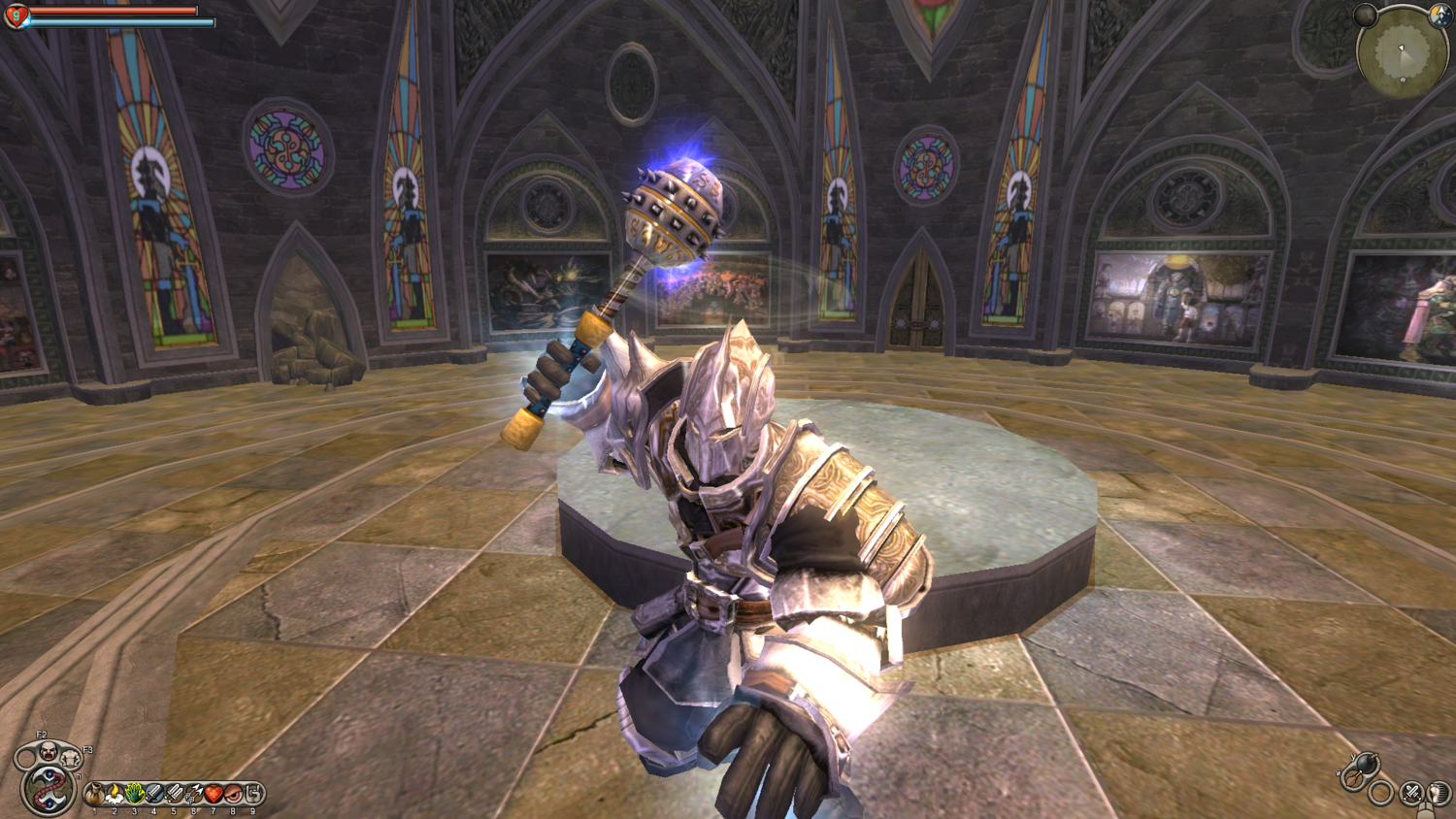Viewport: 1456px width, 819px height.
Task: Click the compass arrow orb on minimap
Action: (1439, 16)
